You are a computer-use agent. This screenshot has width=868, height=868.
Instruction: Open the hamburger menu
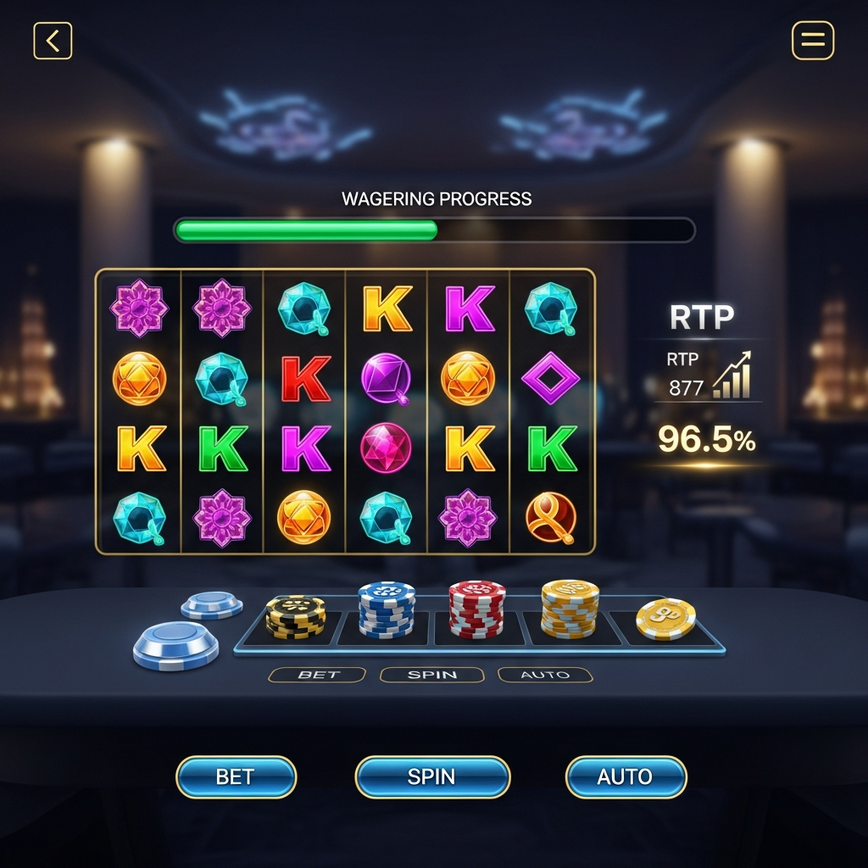tap(812, 41)
